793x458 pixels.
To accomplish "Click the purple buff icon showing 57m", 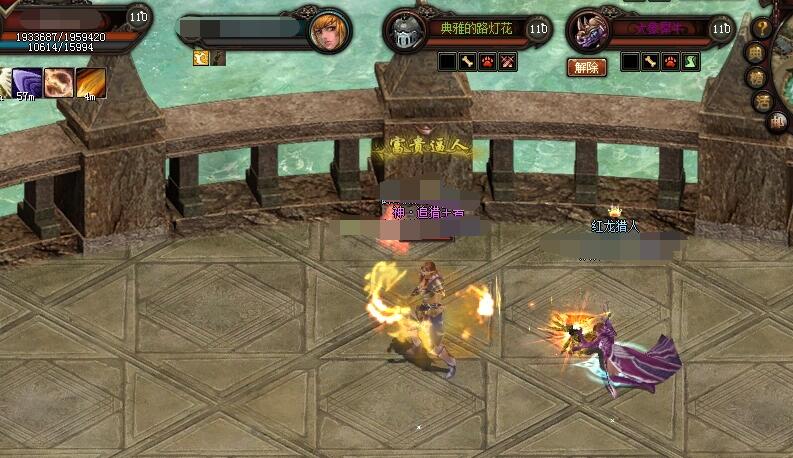I will [27, 82].
